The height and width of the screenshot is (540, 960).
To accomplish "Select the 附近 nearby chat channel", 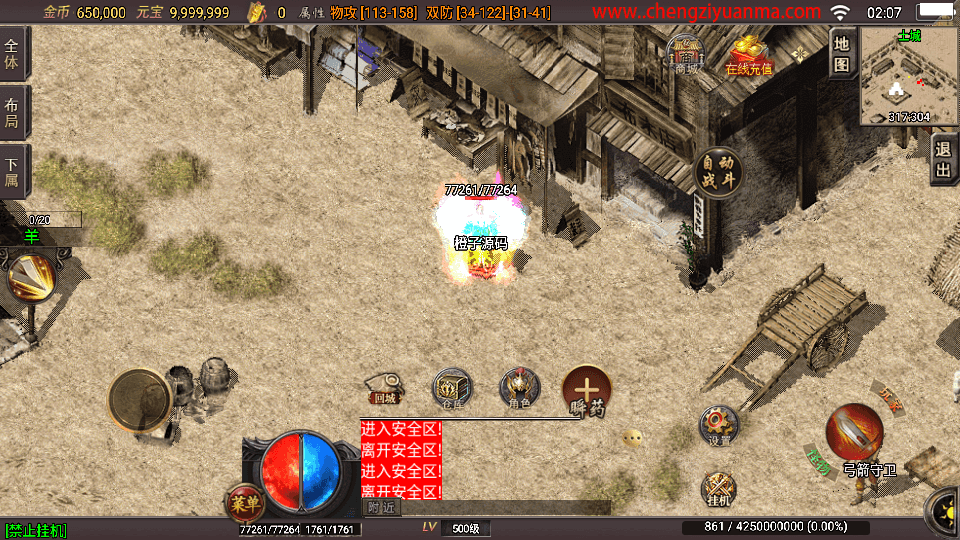I will tap(381, 508).
